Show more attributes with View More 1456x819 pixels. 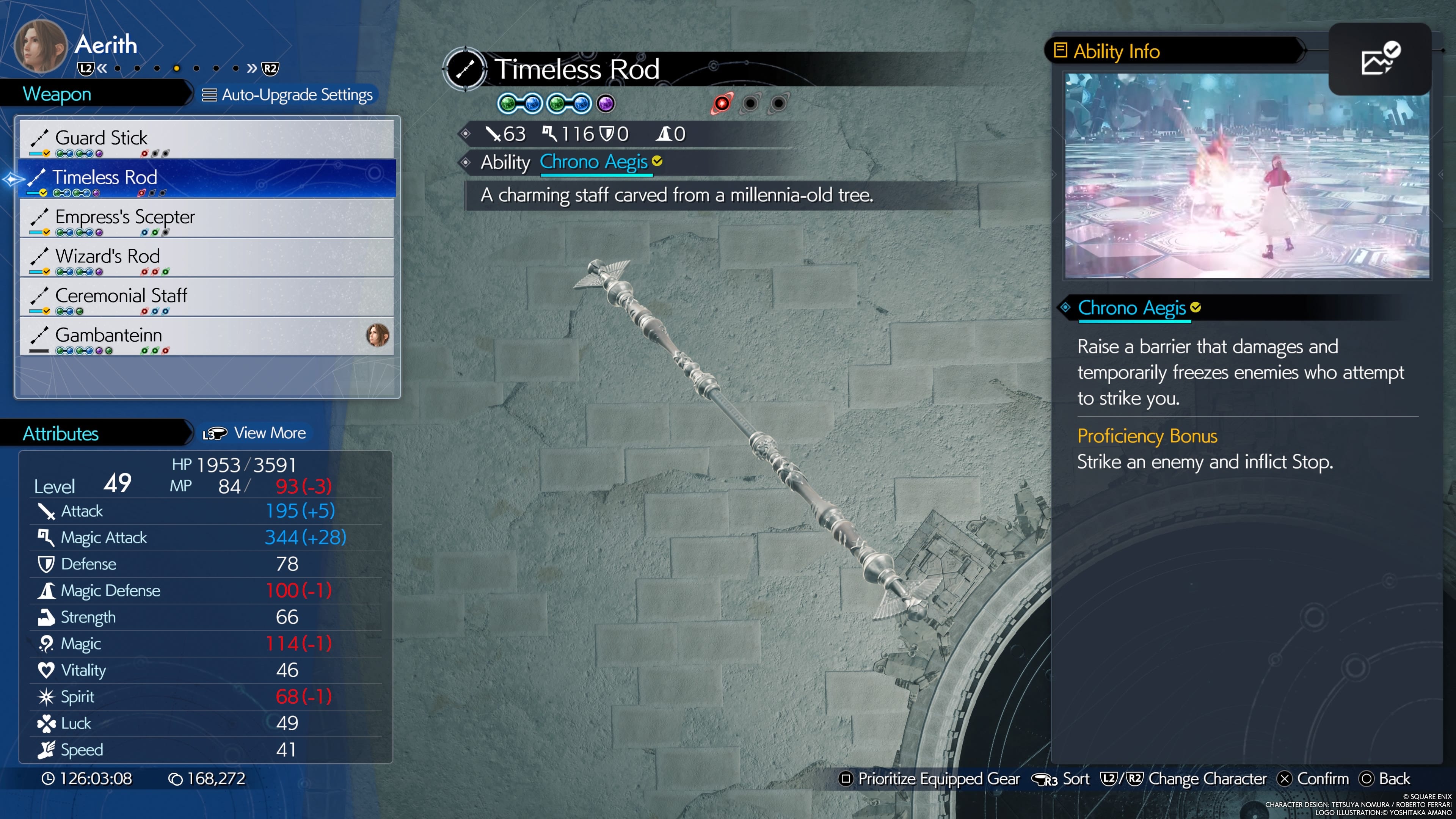pyautogui.click(x=256, y=433)
